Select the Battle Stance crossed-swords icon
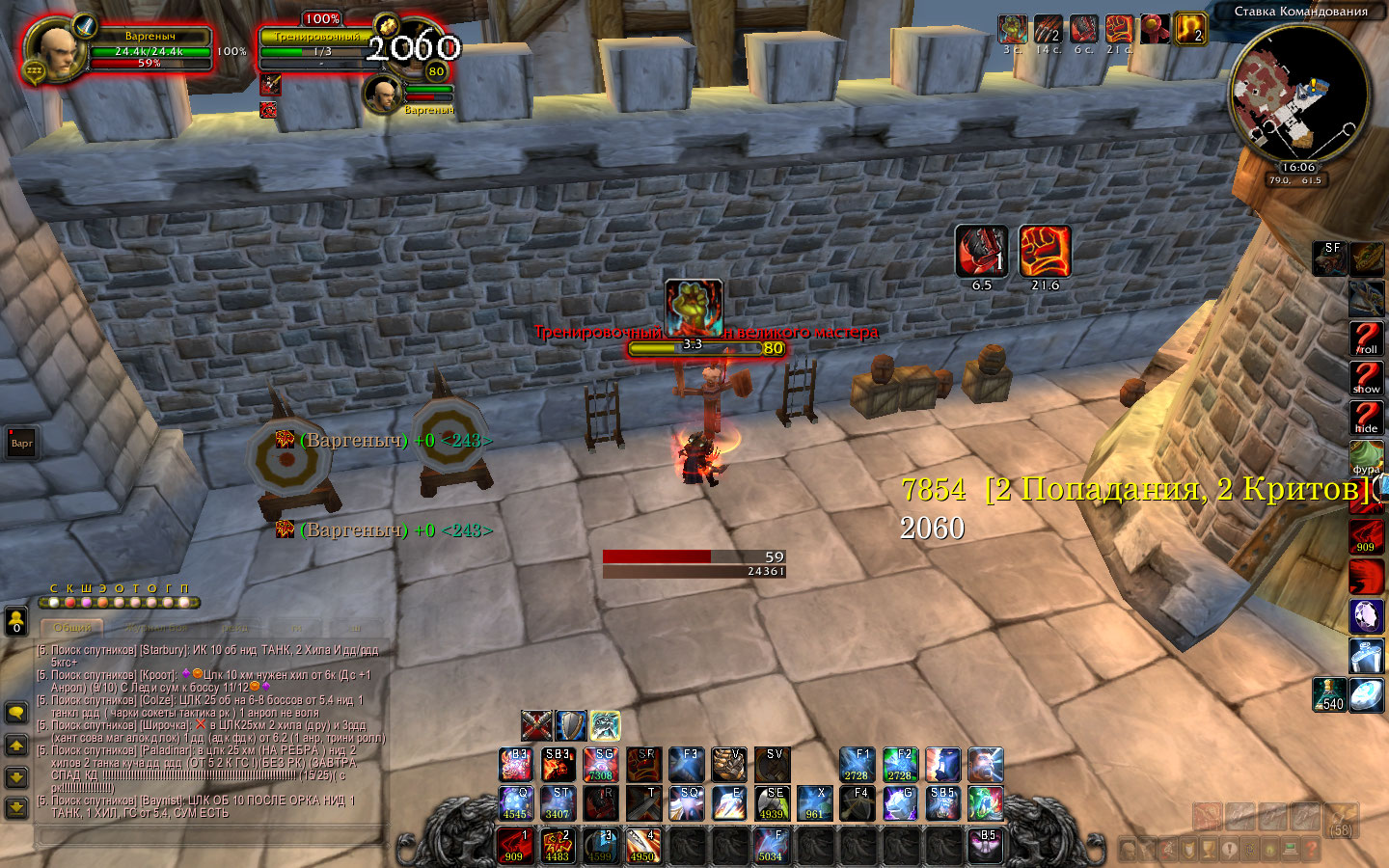1389x868 pixels. pos(536,725)
